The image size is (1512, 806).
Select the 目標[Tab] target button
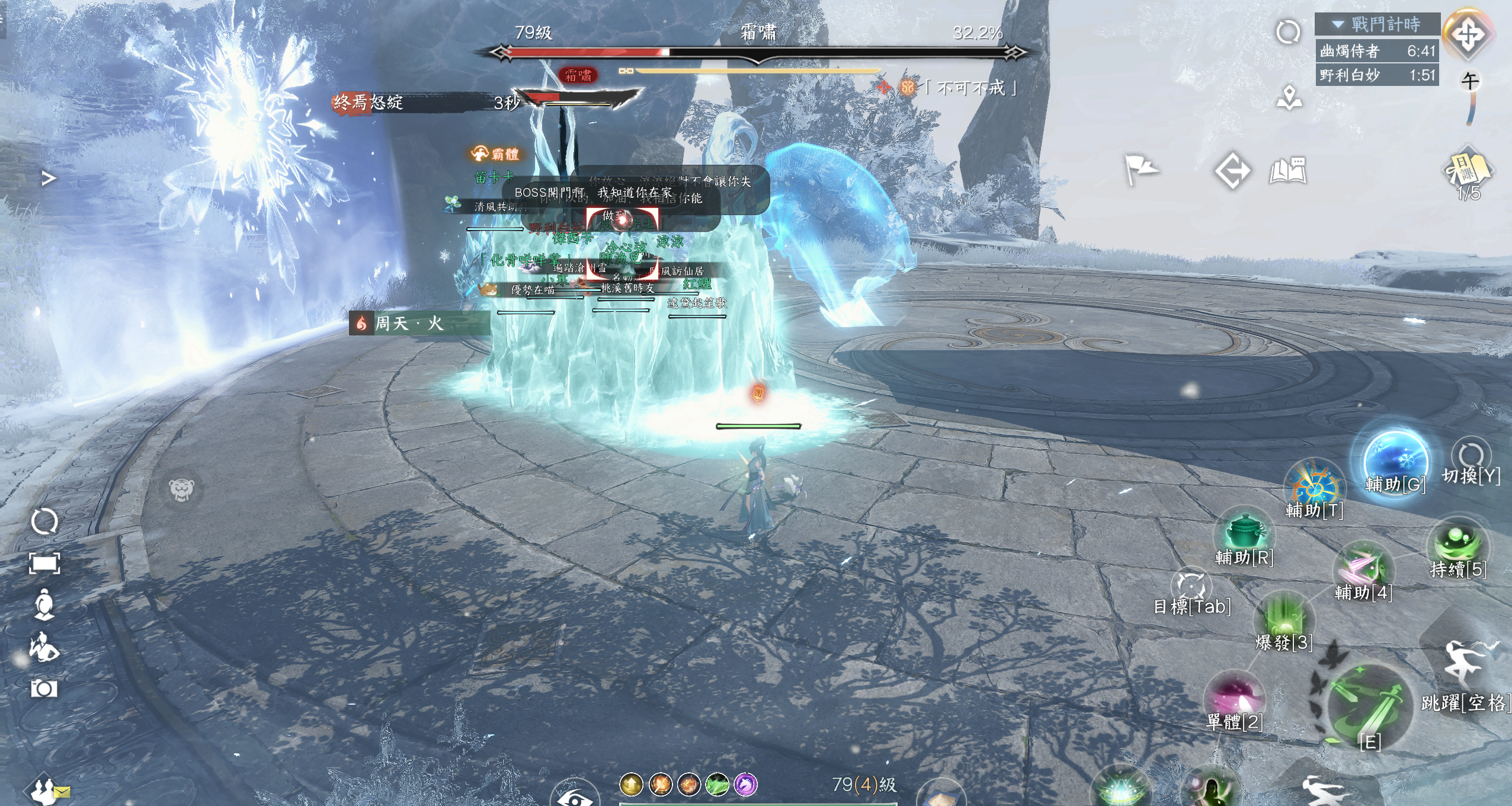point(1191,586)
